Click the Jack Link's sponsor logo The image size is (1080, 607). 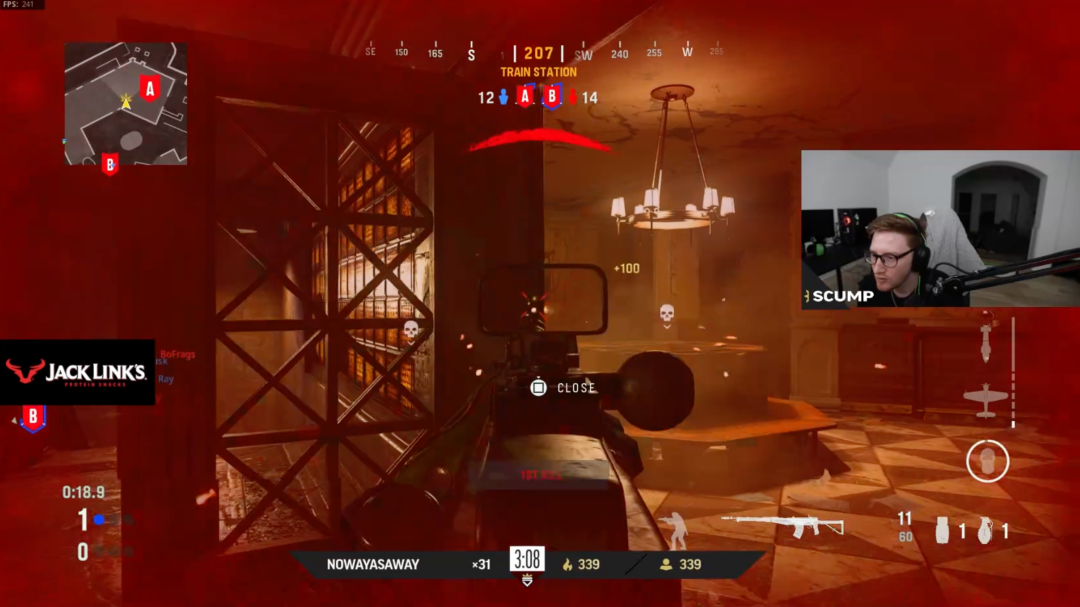pyautogui.click(x=77, y=373)
